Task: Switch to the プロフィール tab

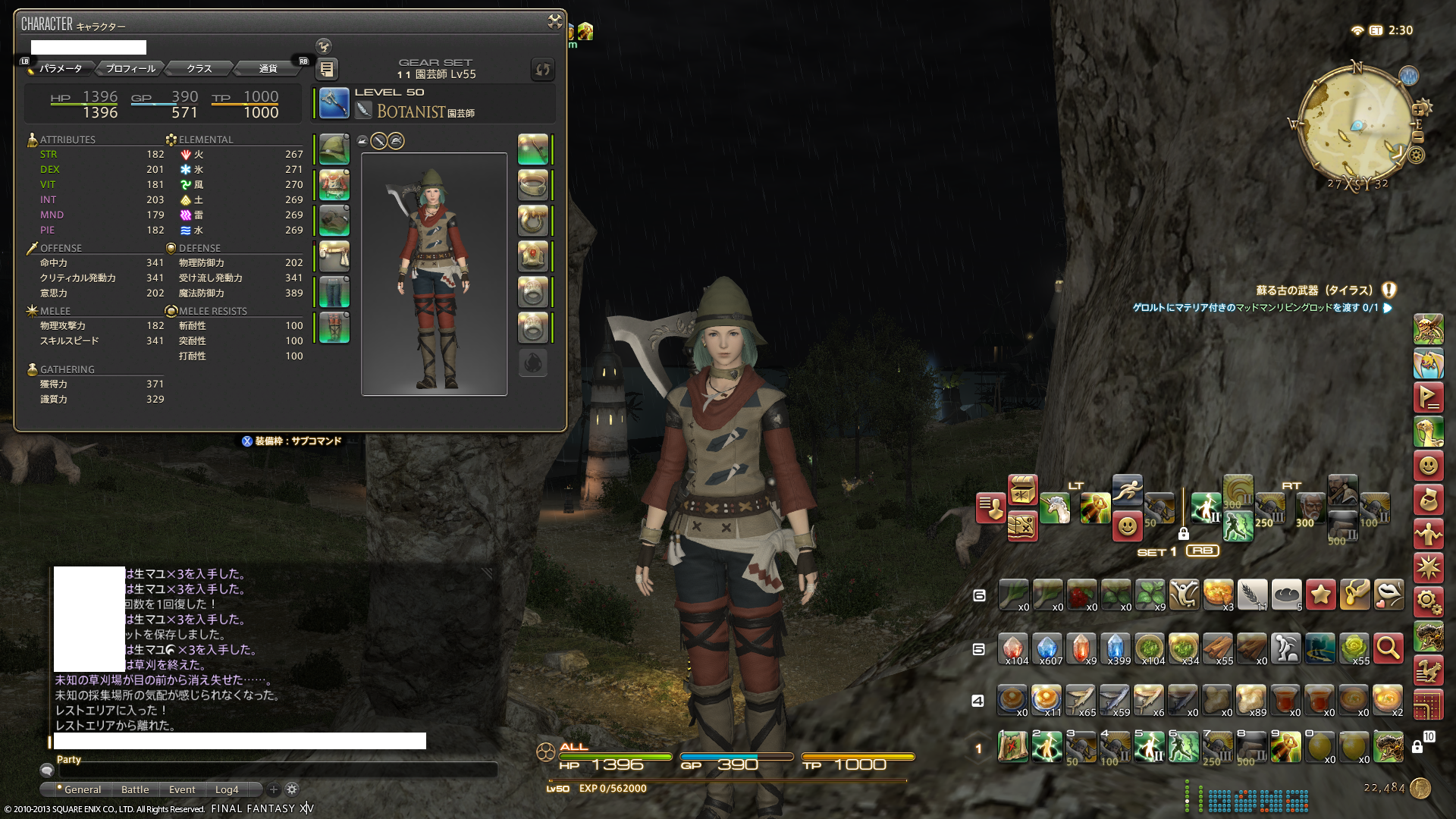Action: (130, 69)
